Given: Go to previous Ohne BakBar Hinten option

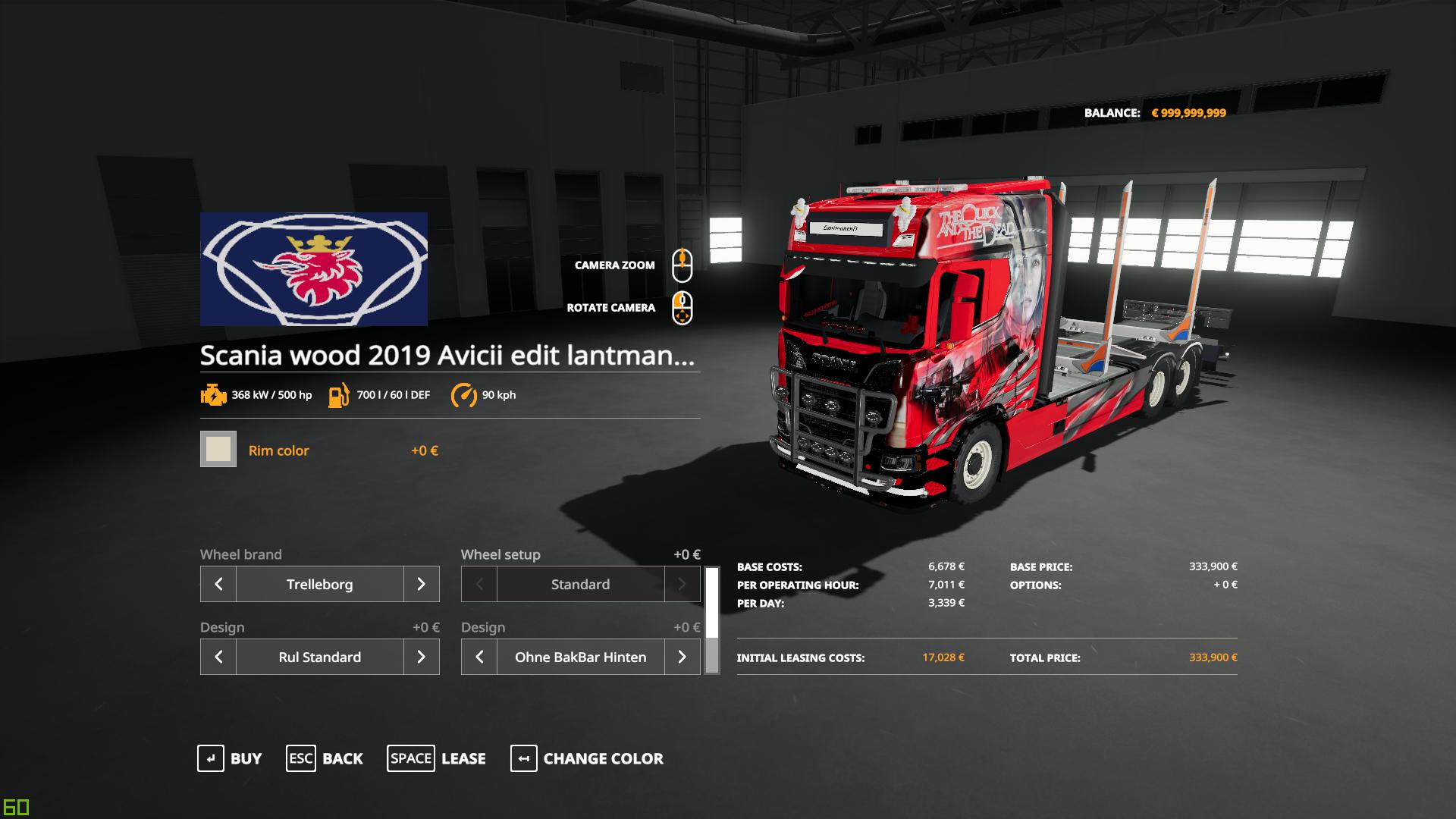Looking at the screenshot, I should (x=479, y=657).
